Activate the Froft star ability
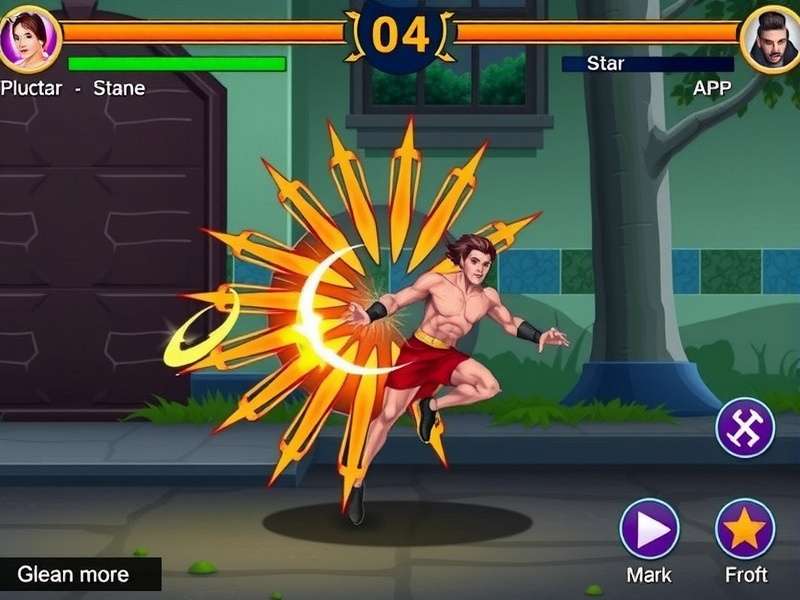The height and width of the screenshot is (600, 800). click(x=745, y=529)
